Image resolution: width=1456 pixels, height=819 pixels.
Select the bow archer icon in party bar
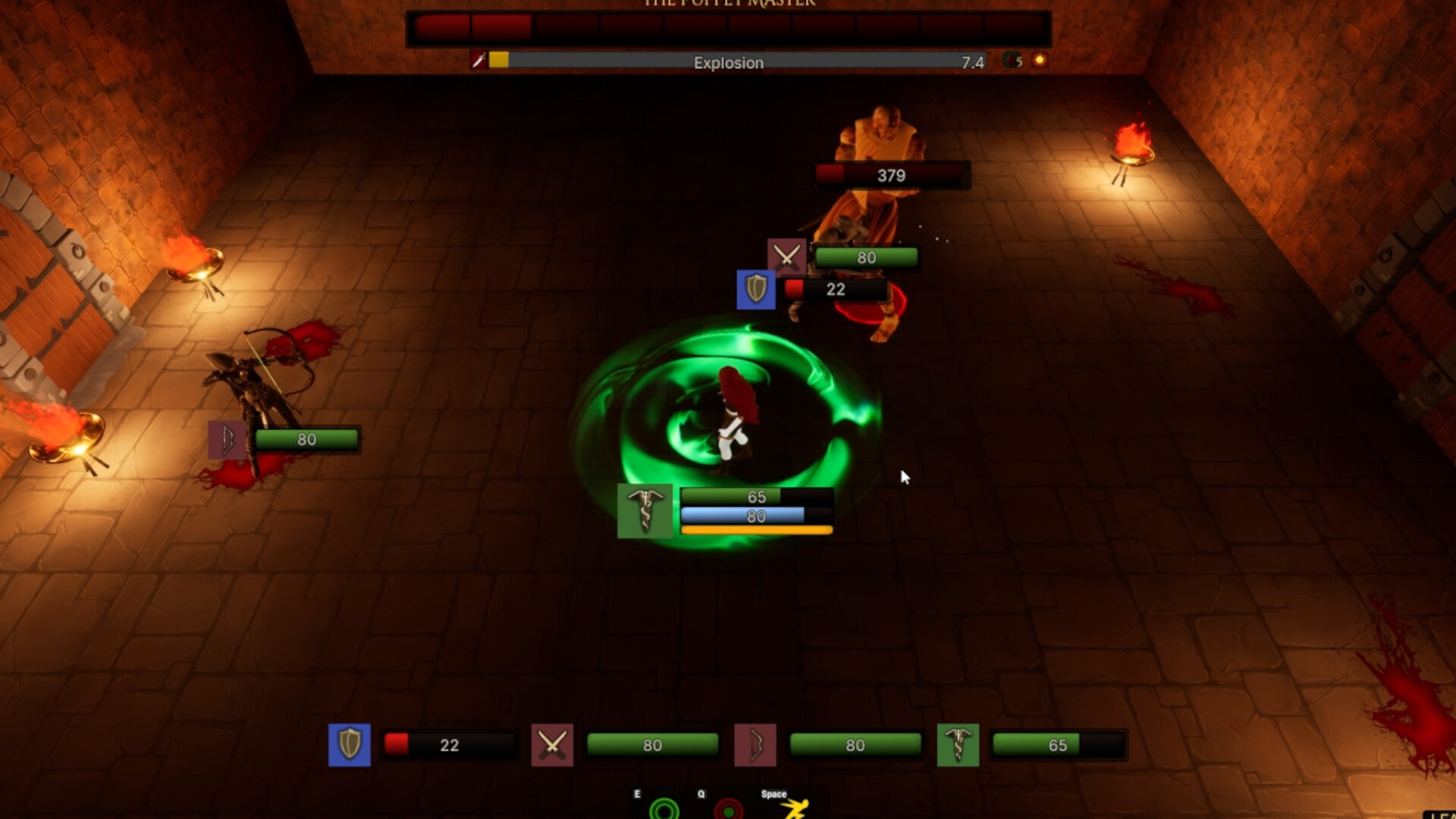coord(755,745)
